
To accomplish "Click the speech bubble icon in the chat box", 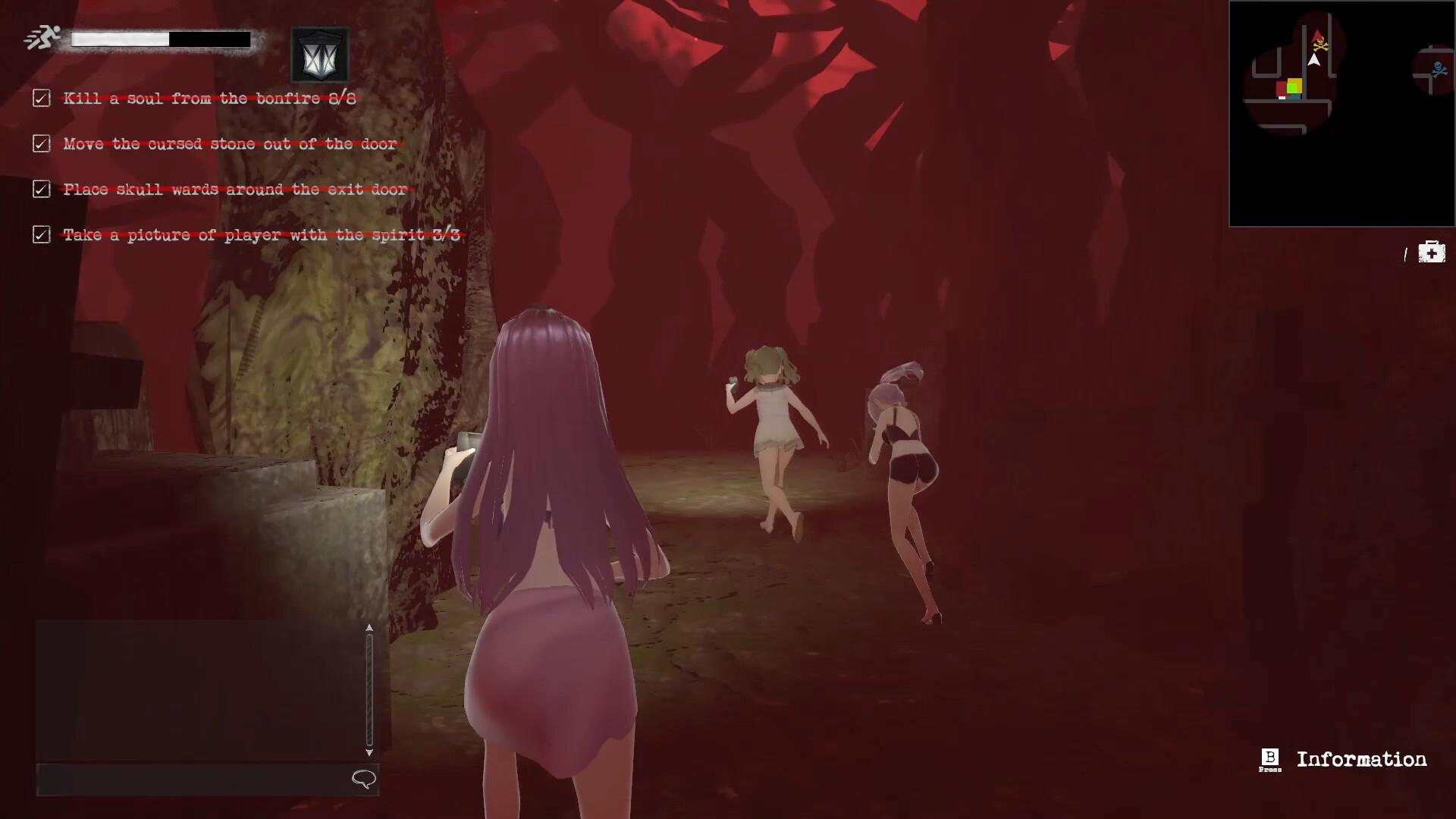I will tap(362, 778).
